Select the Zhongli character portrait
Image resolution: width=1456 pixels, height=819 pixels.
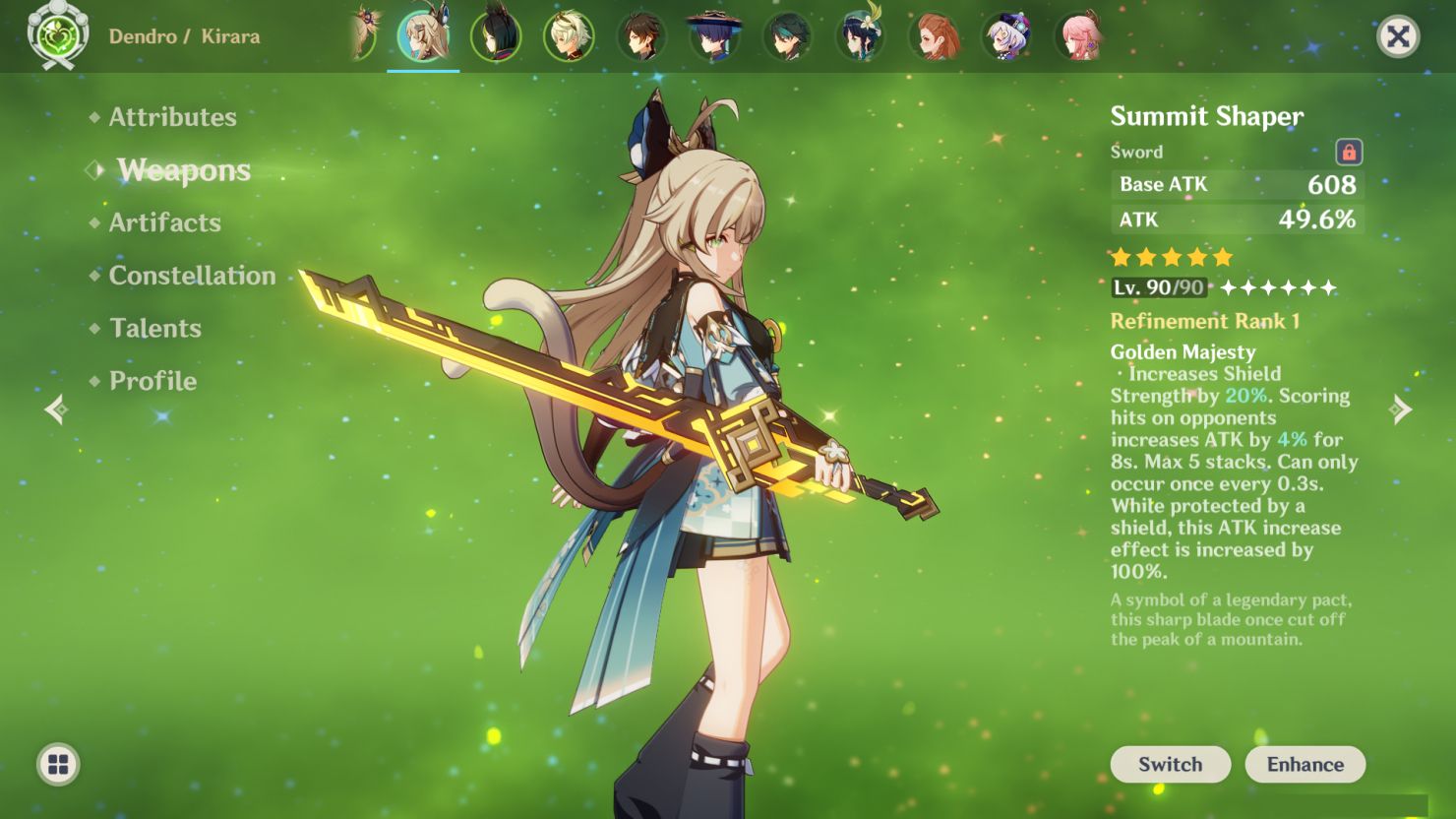click(641, 36)
